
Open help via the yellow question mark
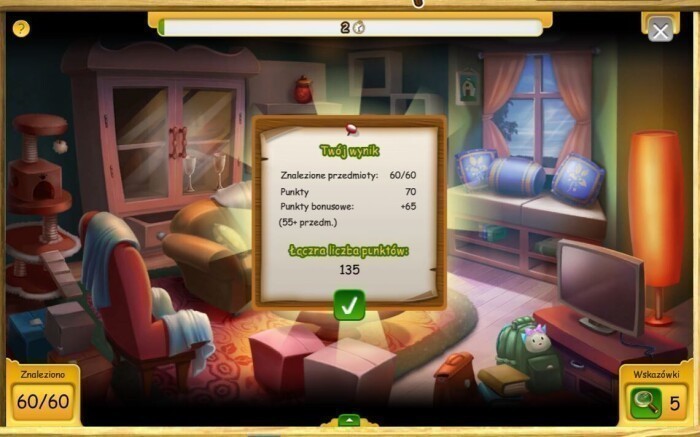(x=21, y=28)
